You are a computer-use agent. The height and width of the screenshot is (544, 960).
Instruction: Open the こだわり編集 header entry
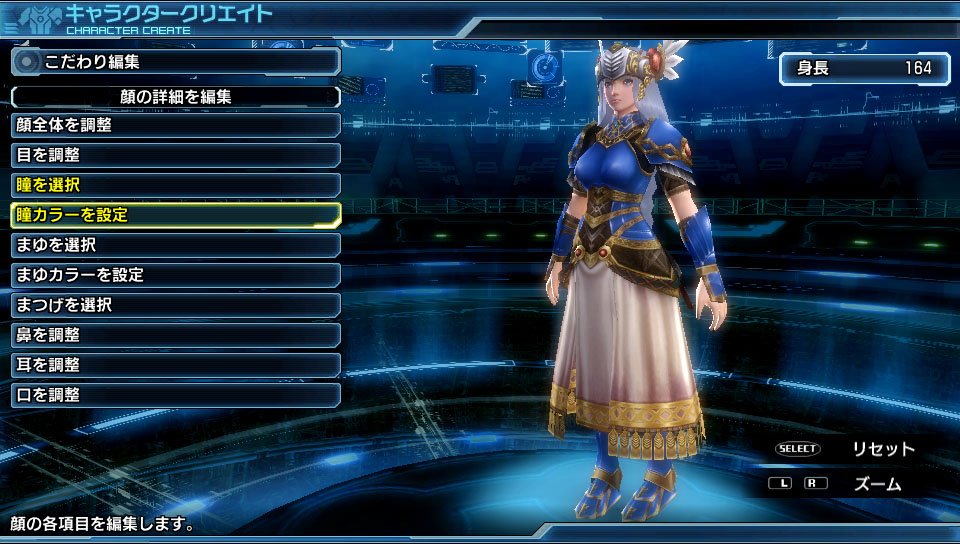[175, 62]
